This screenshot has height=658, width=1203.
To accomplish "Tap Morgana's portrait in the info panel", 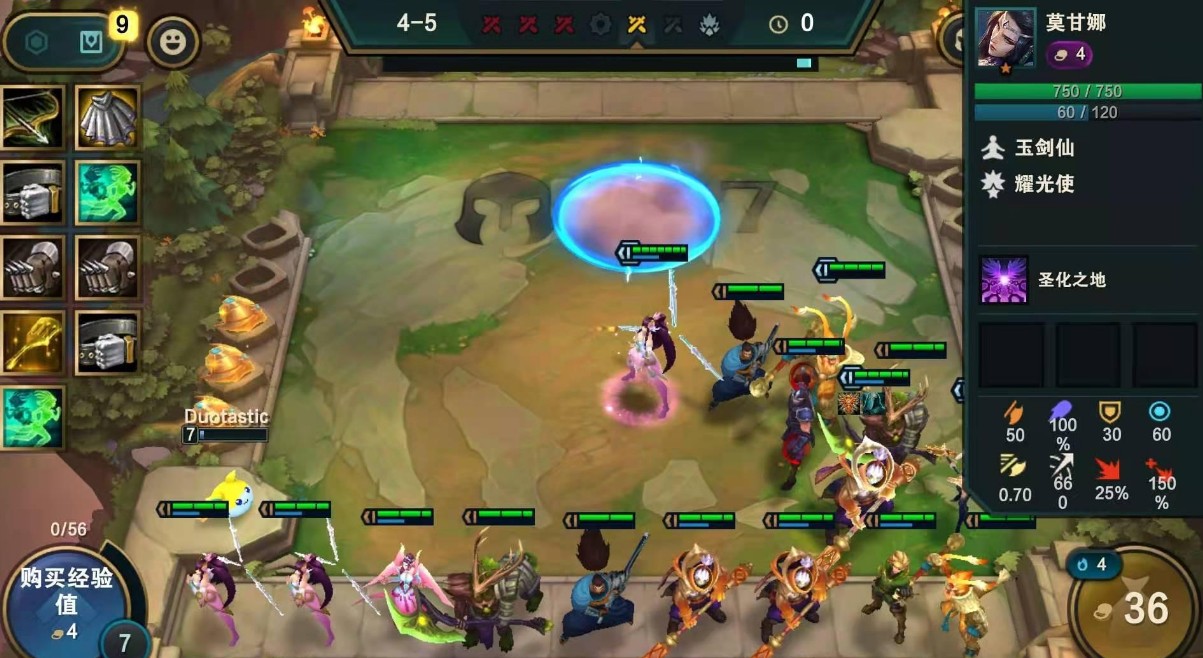I will coord(1005,38).
